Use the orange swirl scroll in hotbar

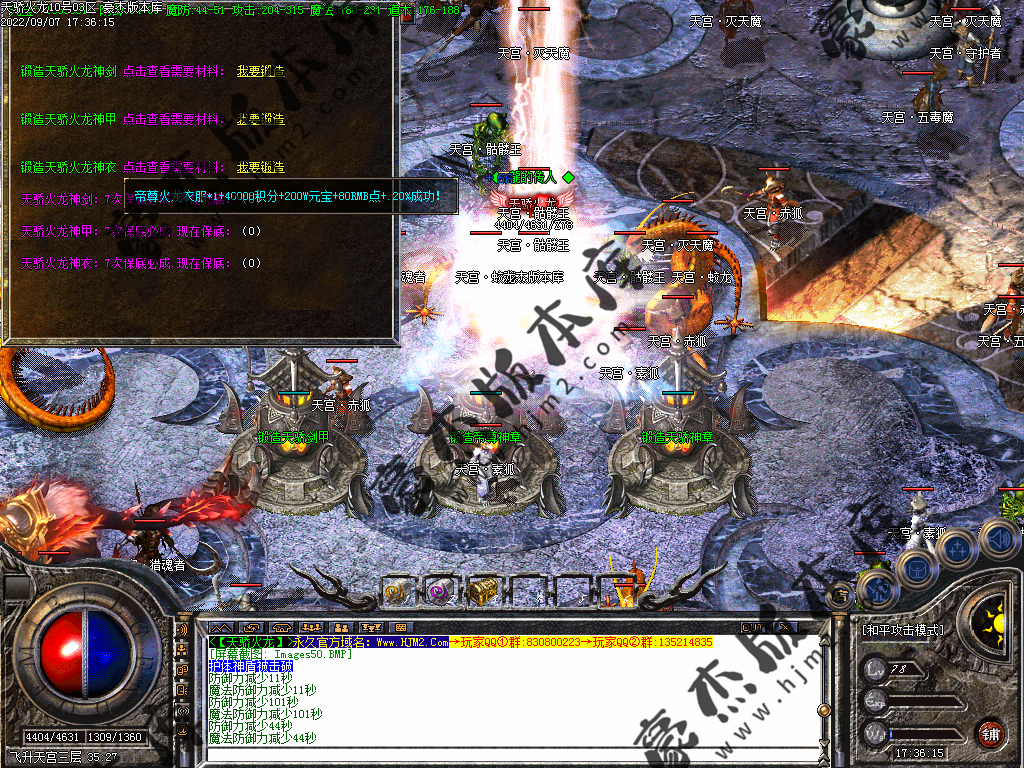[396, 591]
